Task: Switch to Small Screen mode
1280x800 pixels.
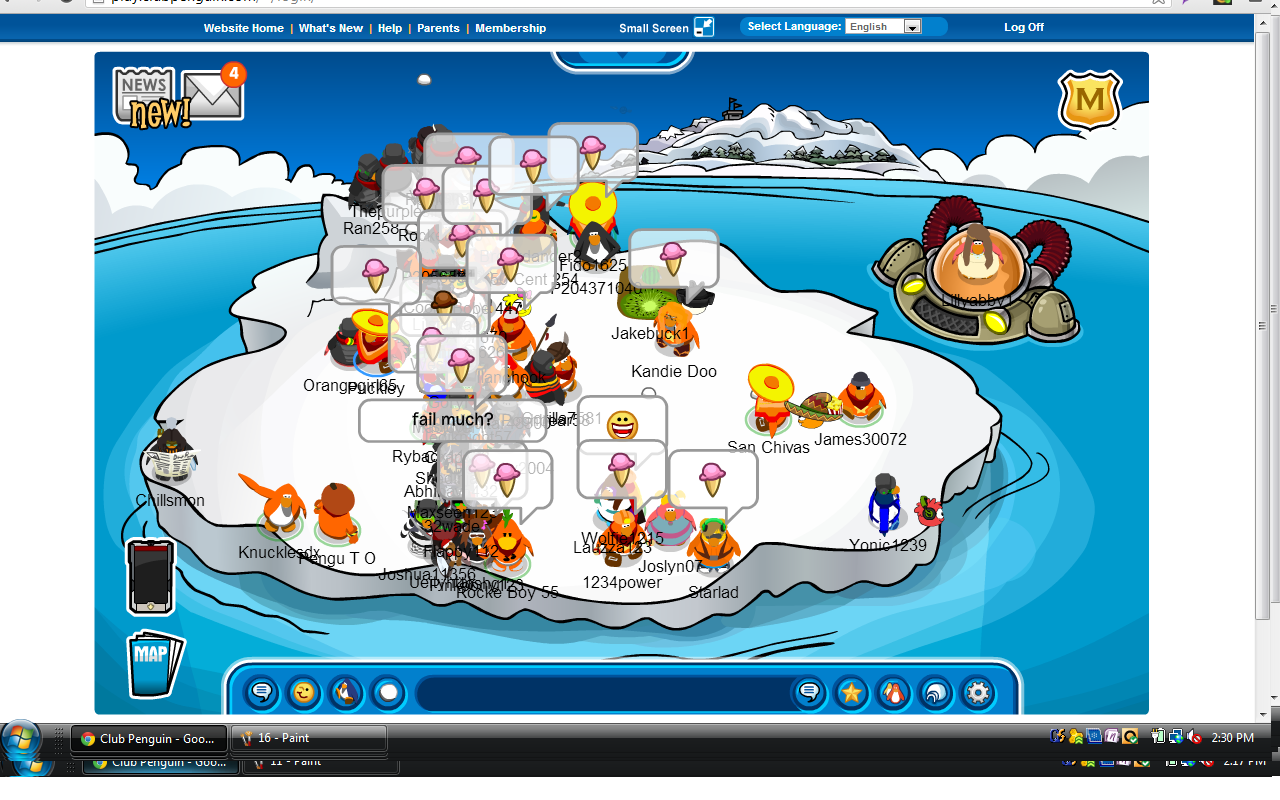Action: 666,28
